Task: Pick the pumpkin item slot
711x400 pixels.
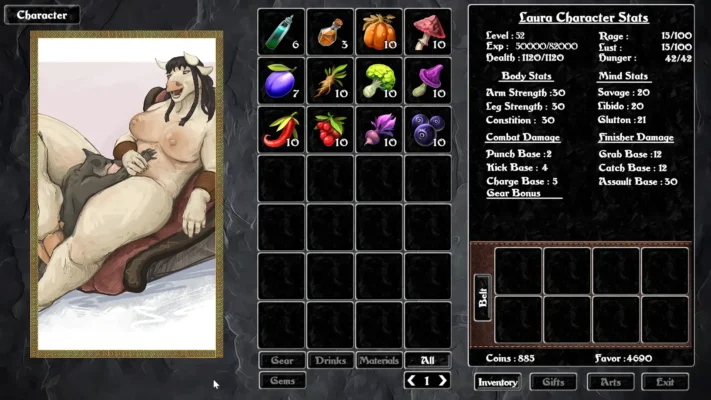Action: (x=379, y=32)
